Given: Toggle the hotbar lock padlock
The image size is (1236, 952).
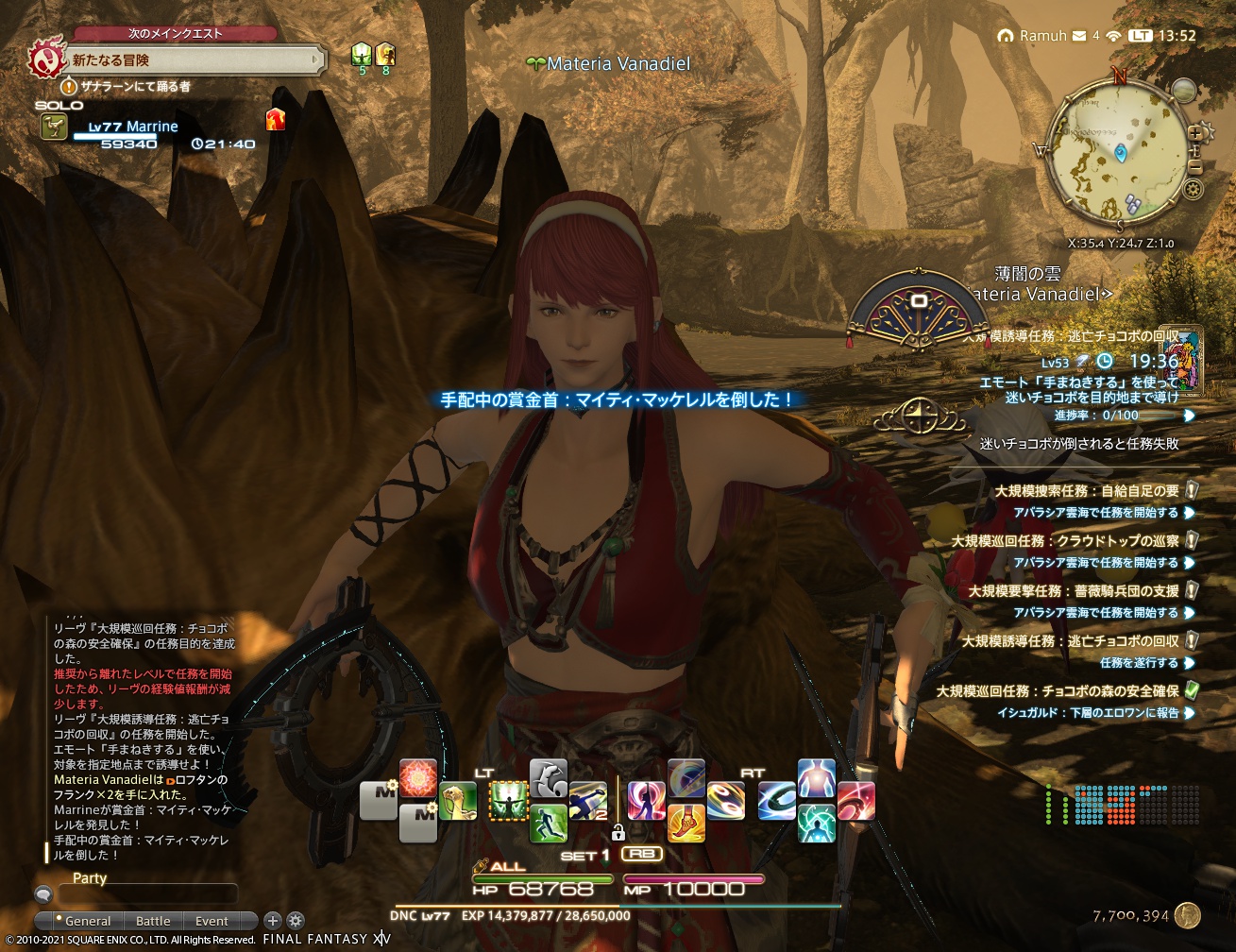Looking at the screenshot, I should click(618, 834).
